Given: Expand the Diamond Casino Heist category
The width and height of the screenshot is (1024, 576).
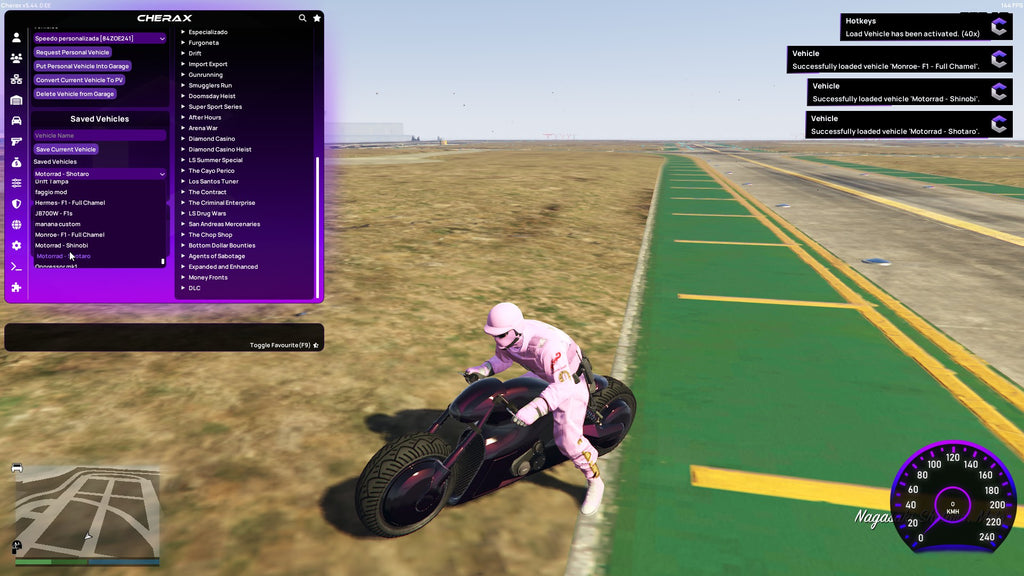Looking at the screenshot, I should (220, 150).
